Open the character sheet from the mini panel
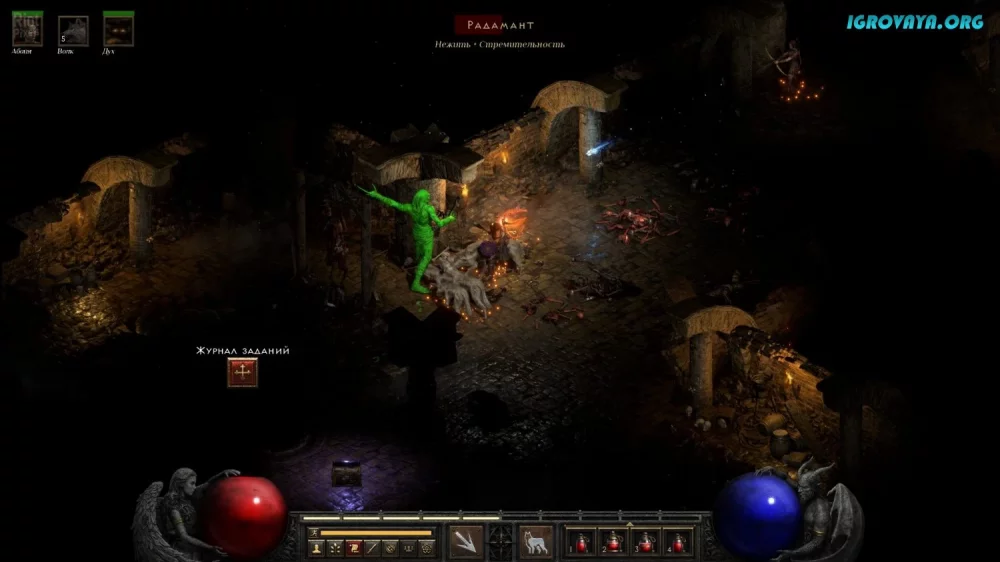1000x562 pixels. (316, 548)
